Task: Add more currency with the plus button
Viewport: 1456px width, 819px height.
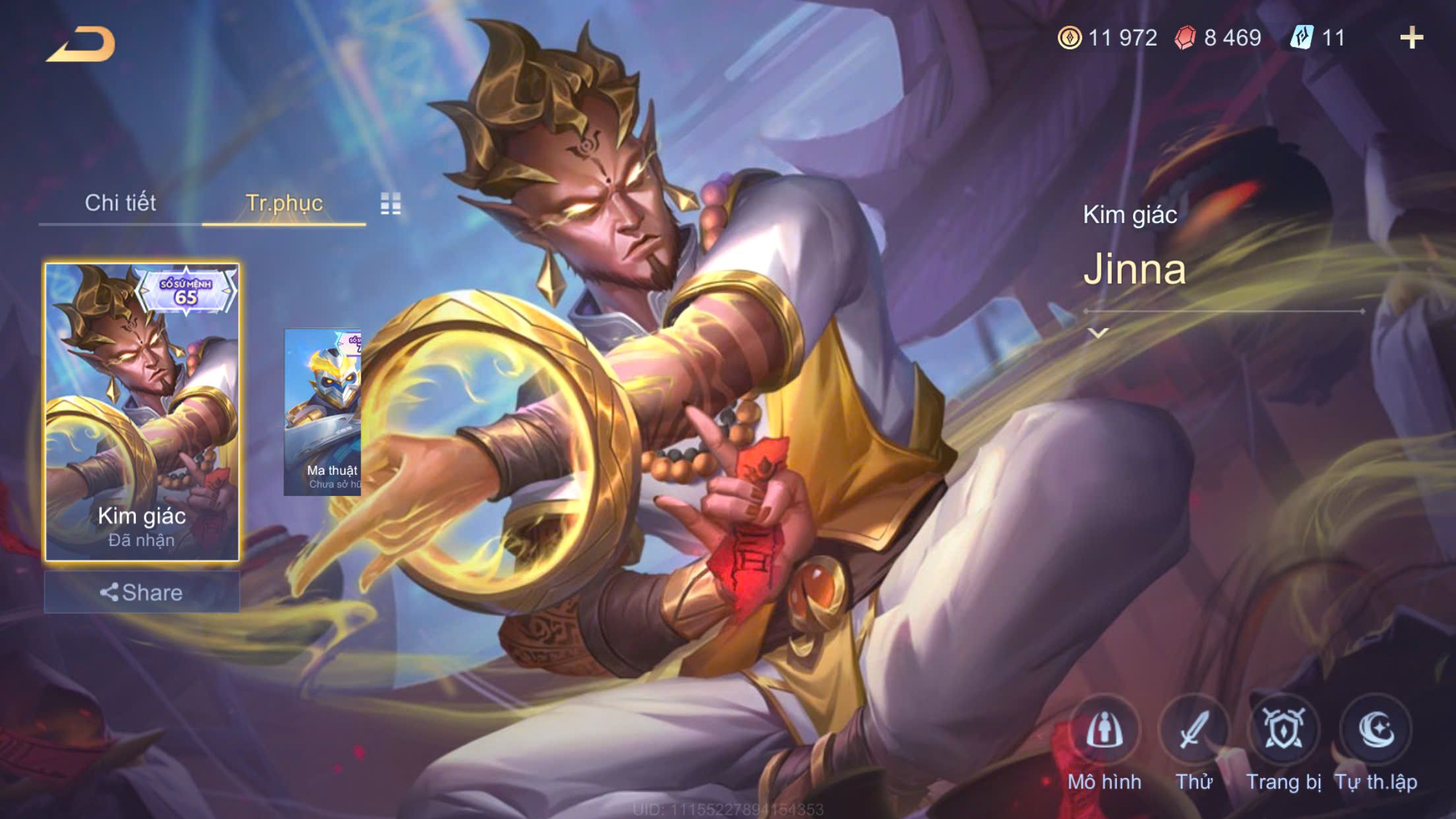Action: tap(1411, 38)
